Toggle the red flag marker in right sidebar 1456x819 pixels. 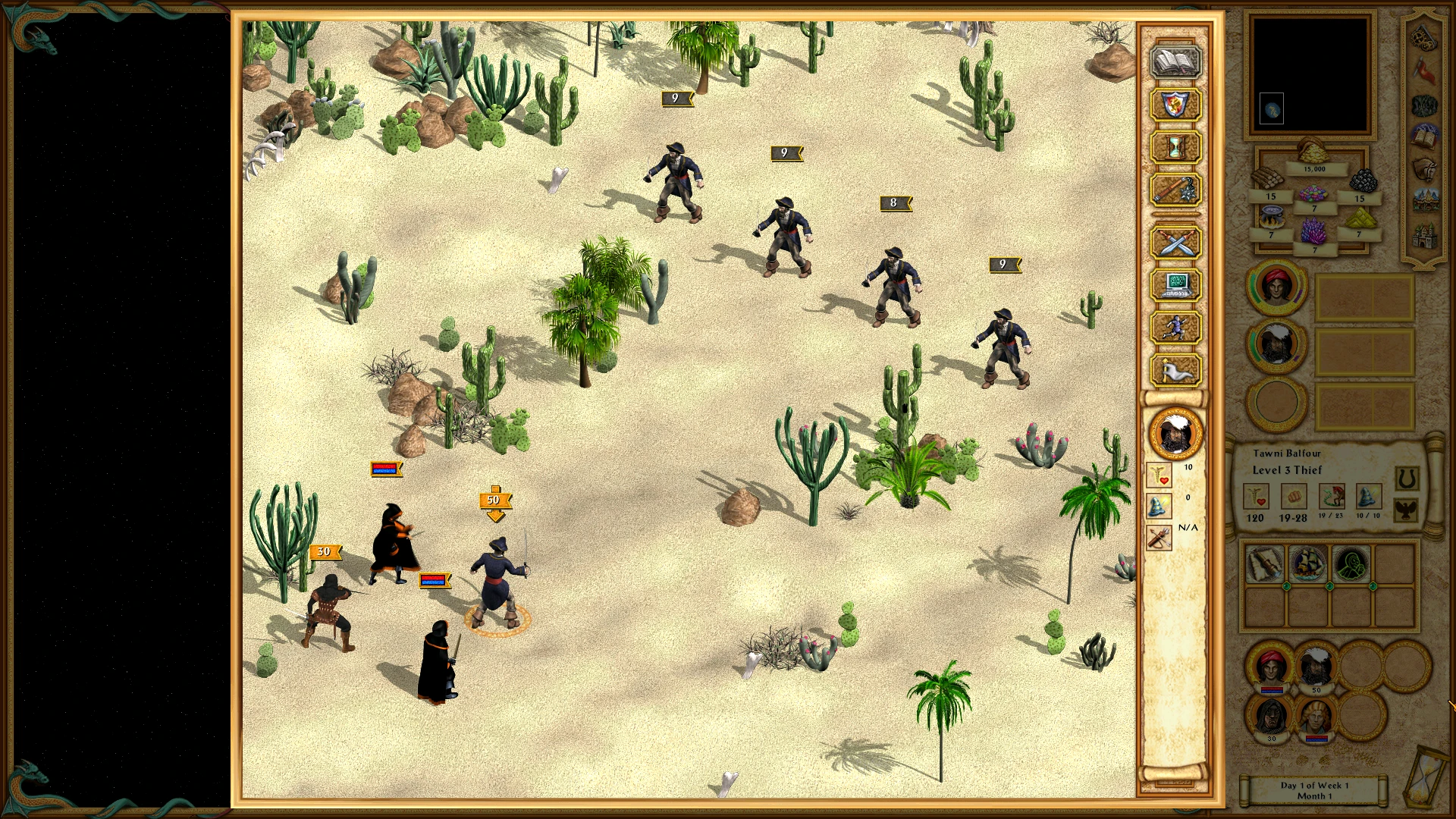pos(1425,68)
